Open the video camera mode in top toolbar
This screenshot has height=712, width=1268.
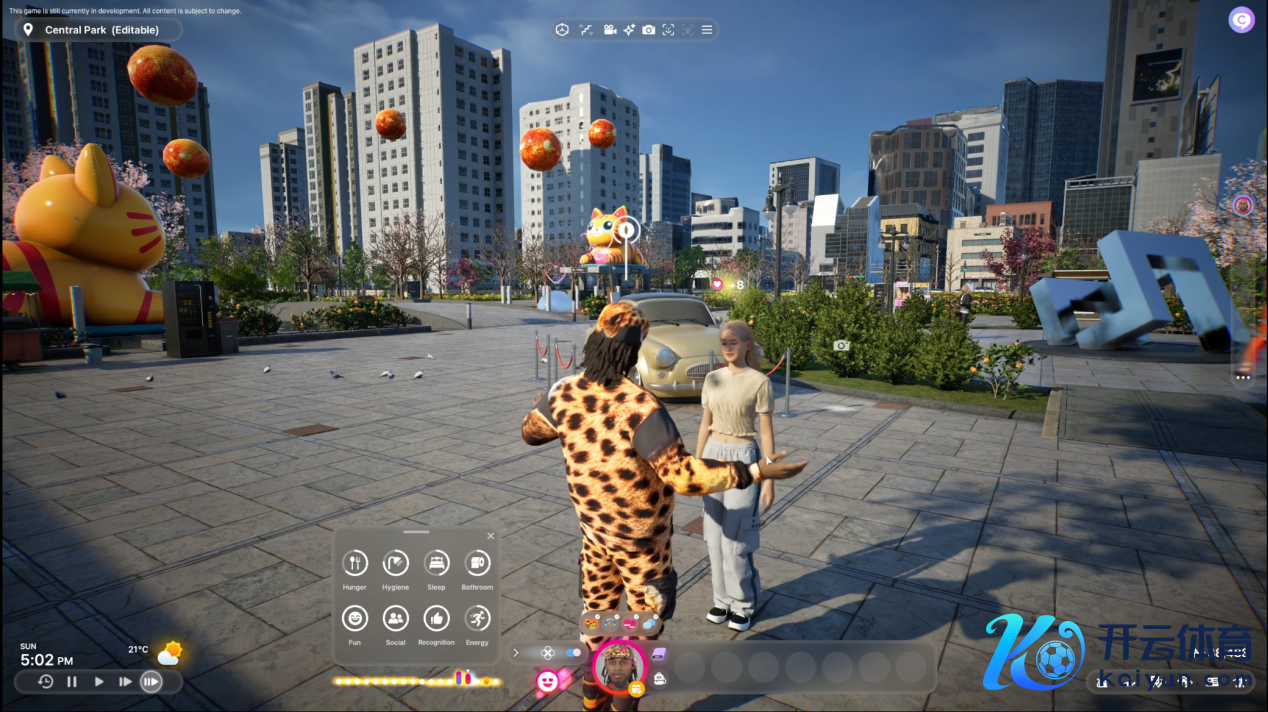[610, 30]
